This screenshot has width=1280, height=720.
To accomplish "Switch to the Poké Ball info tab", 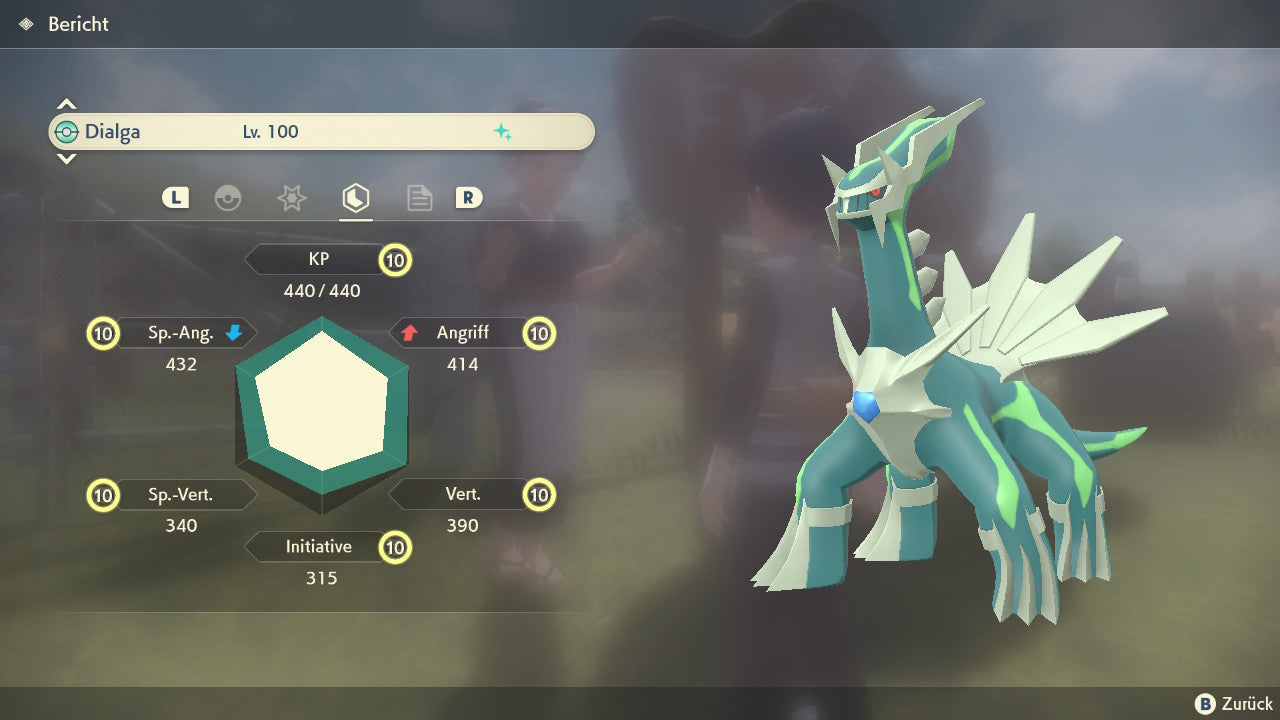I will click(x=228, y=198).
